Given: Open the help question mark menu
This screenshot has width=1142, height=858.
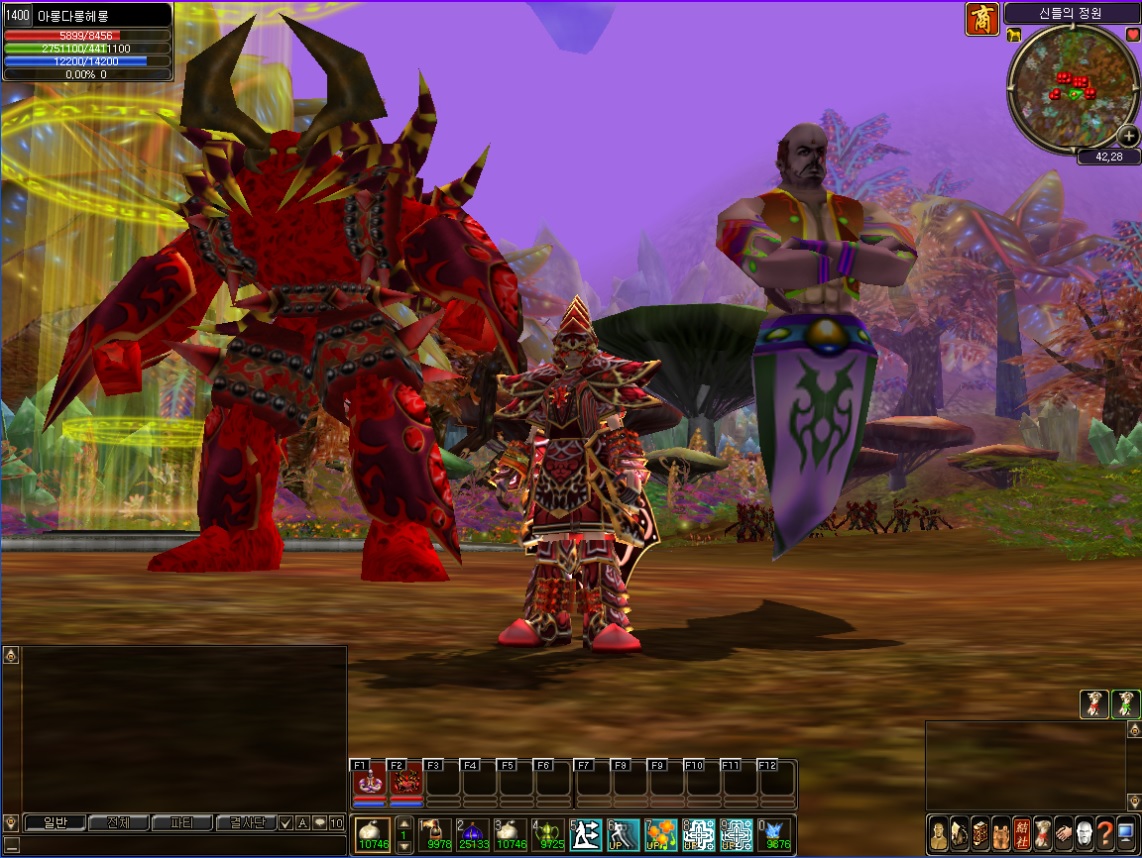Looking at the screenshot, I should 1105,833.
